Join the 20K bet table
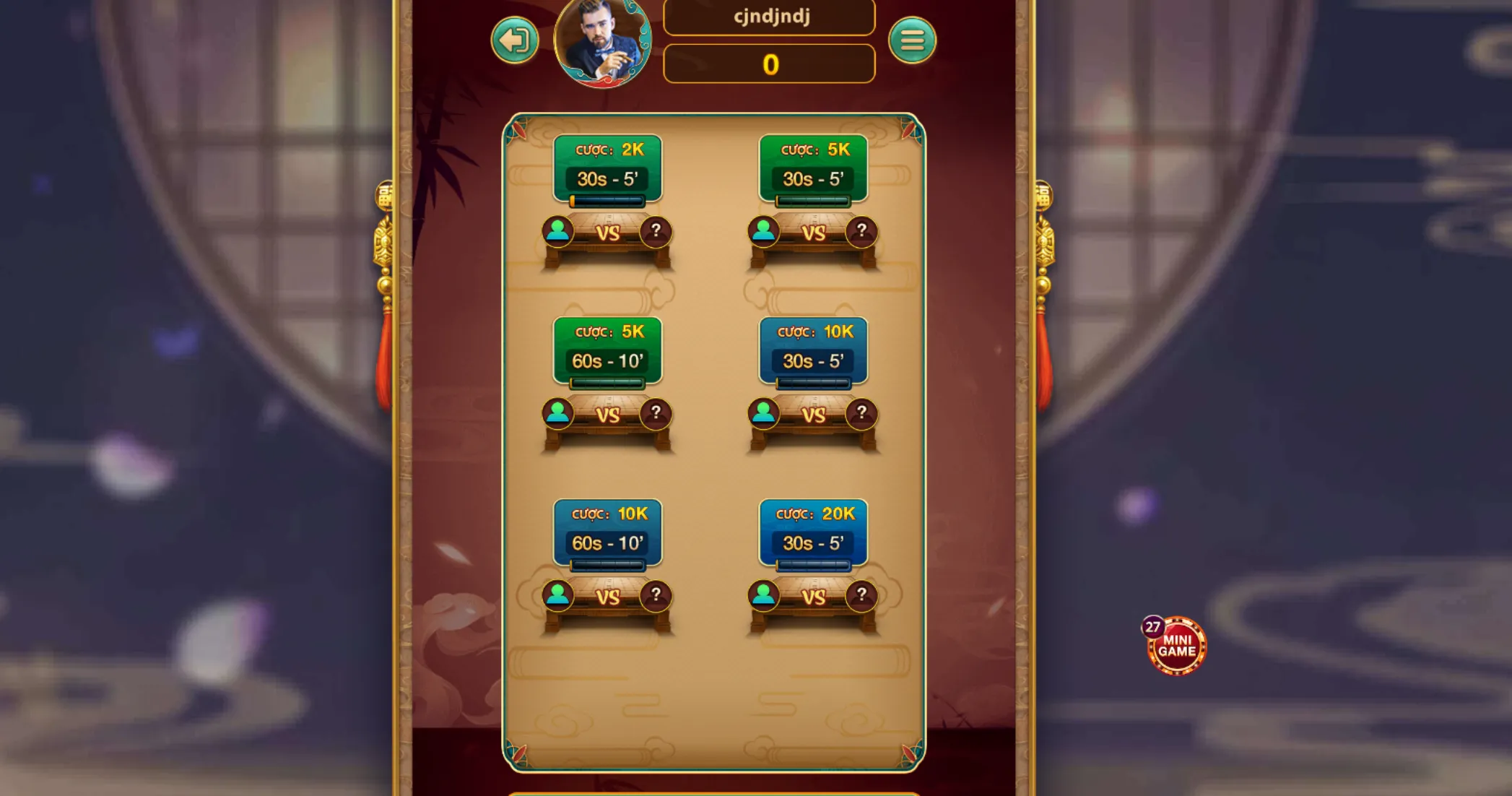 point(814,532)
